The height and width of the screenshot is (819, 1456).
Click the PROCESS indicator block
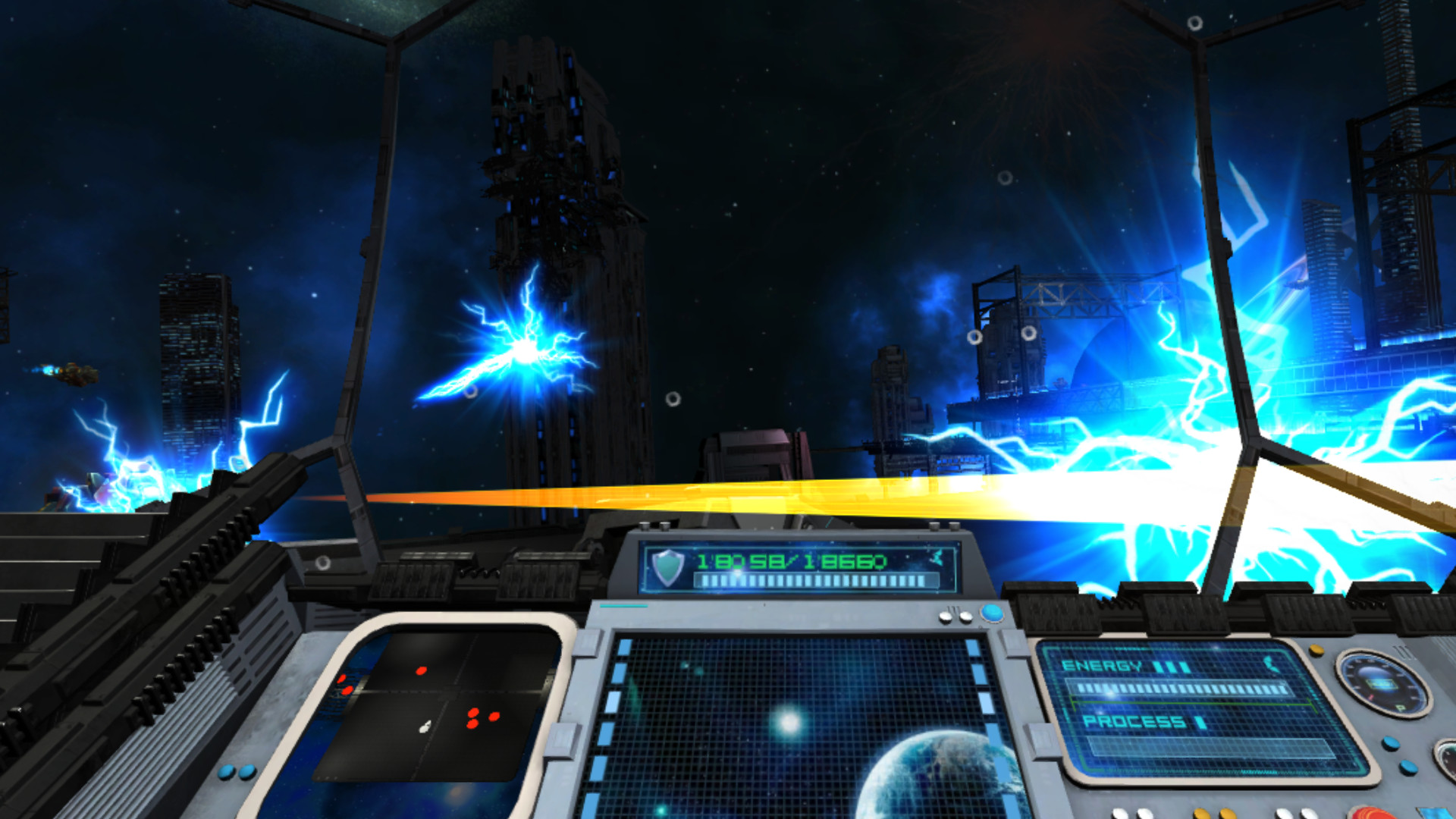tap(1200, 722)
